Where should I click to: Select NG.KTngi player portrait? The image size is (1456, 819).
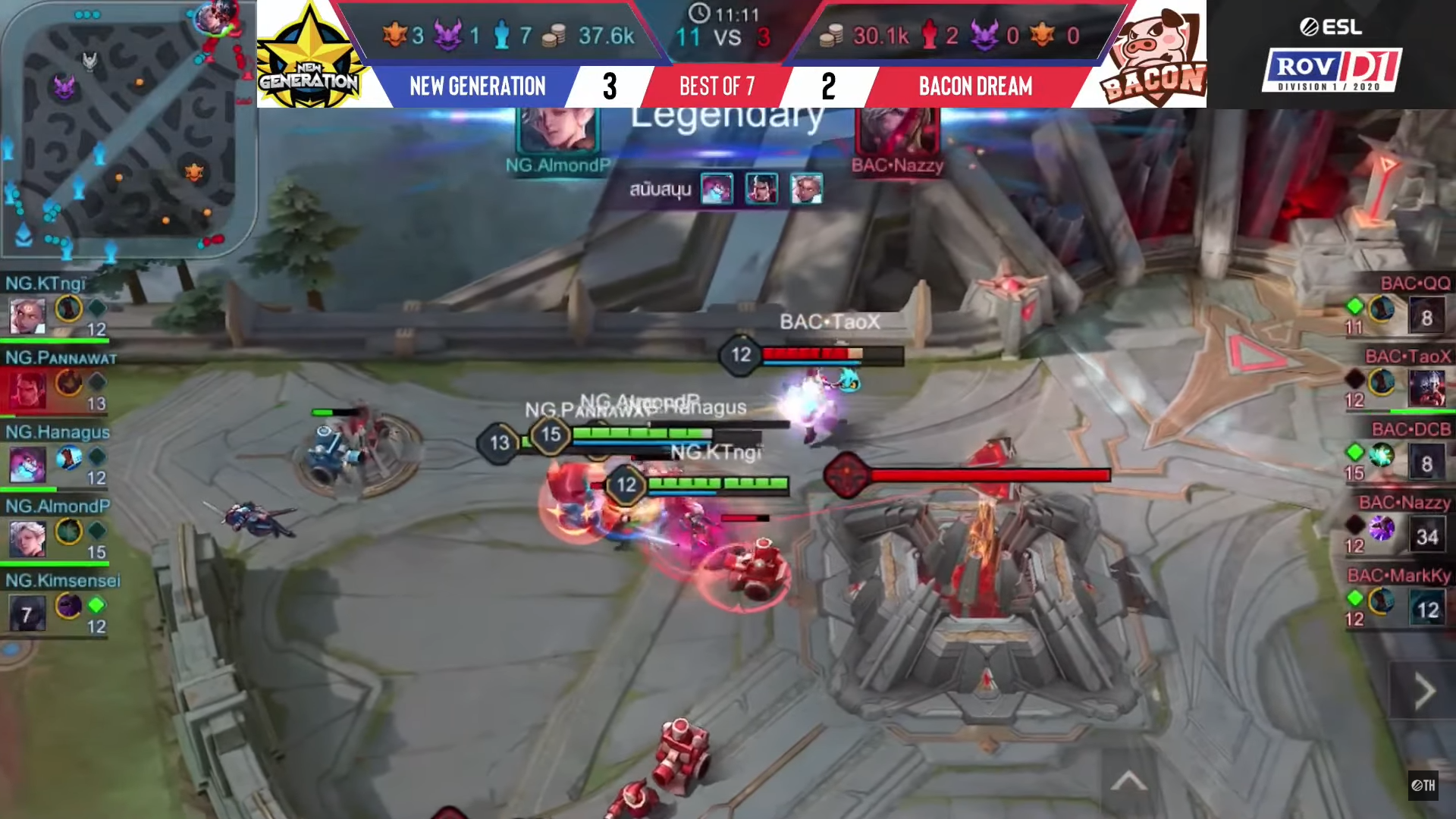(x=27, y=315)
